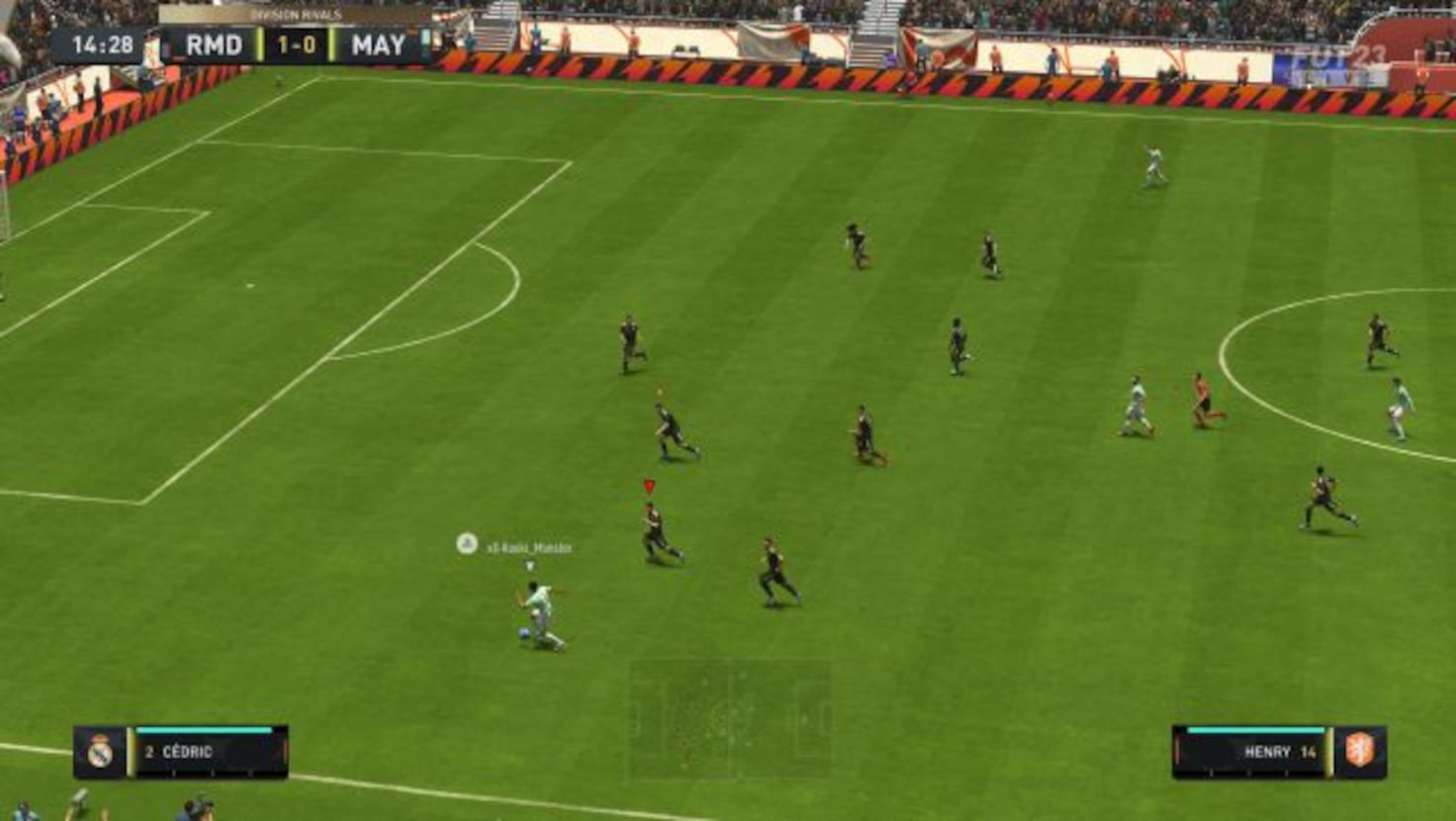Expand the Division Rivals banner
The image size is (1456, 821).
click(299, 14)
